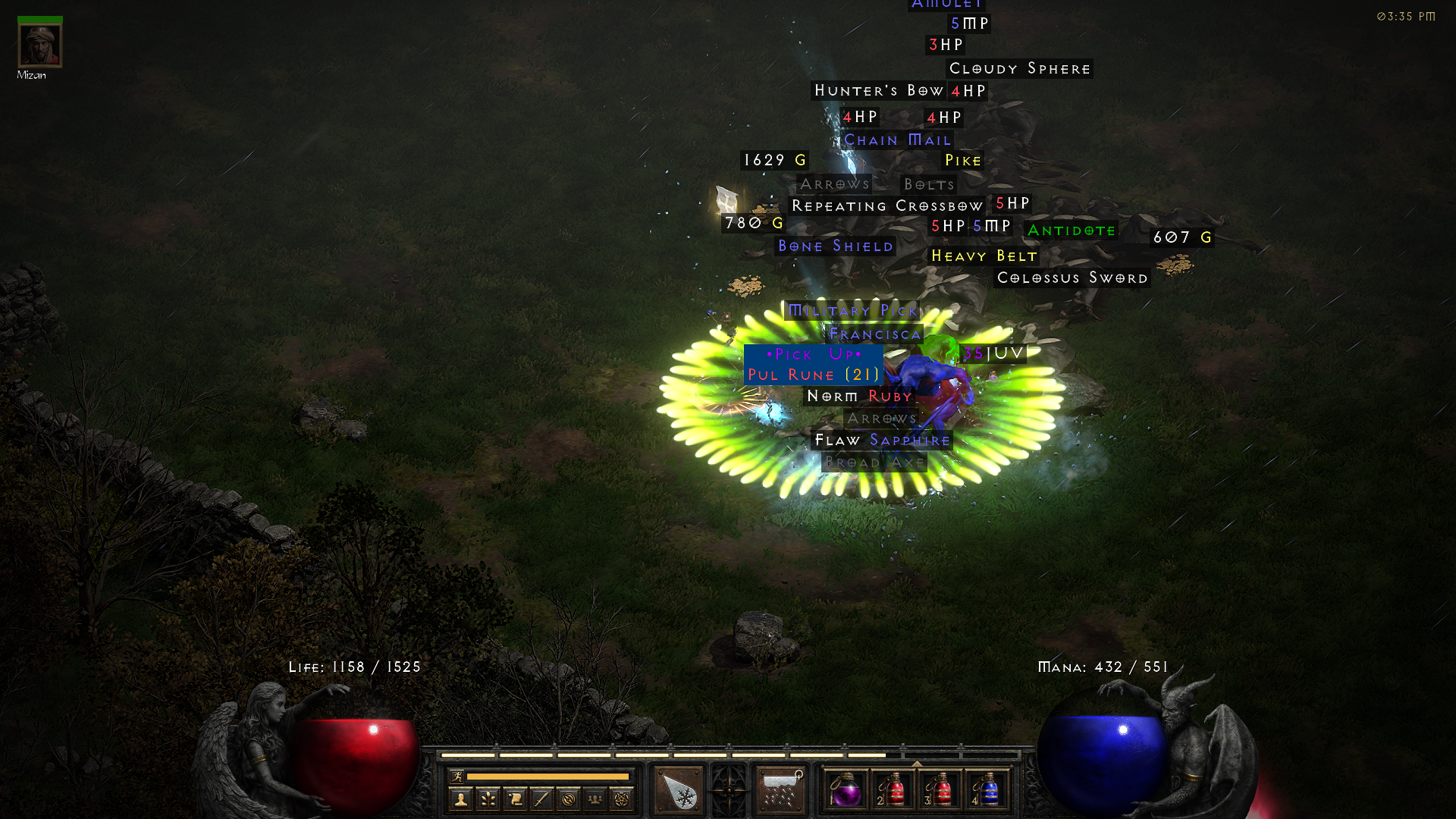Click the Pick Up button for the Pul Rune
Image resolution: width=1456 pixels, height=819 pixels.
(813, 354)
